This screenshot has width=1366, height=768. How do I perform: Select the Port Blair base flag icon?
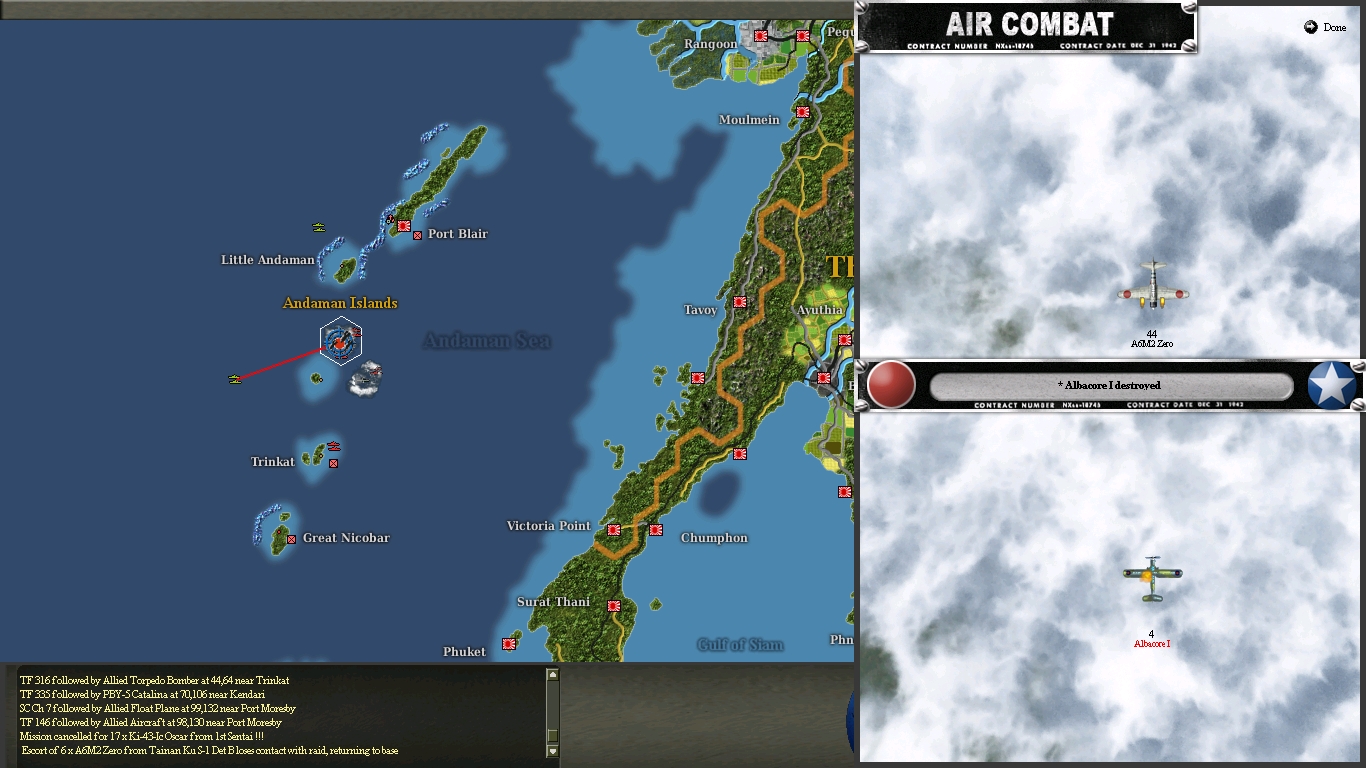coord(404,226)
